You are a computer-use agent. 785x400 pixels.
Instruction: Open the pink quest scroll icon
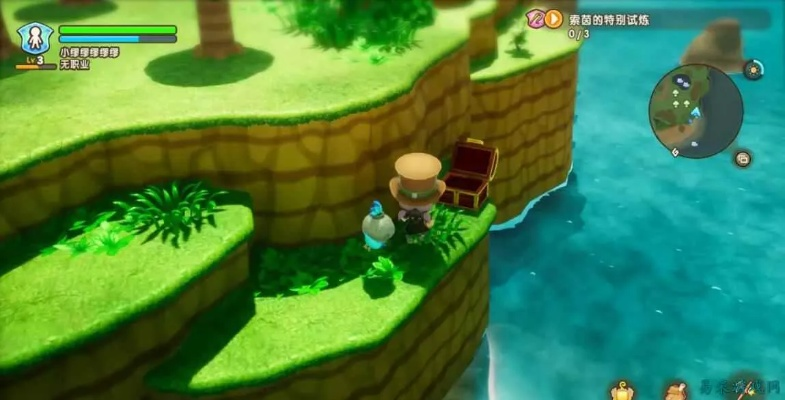point(536,19)
